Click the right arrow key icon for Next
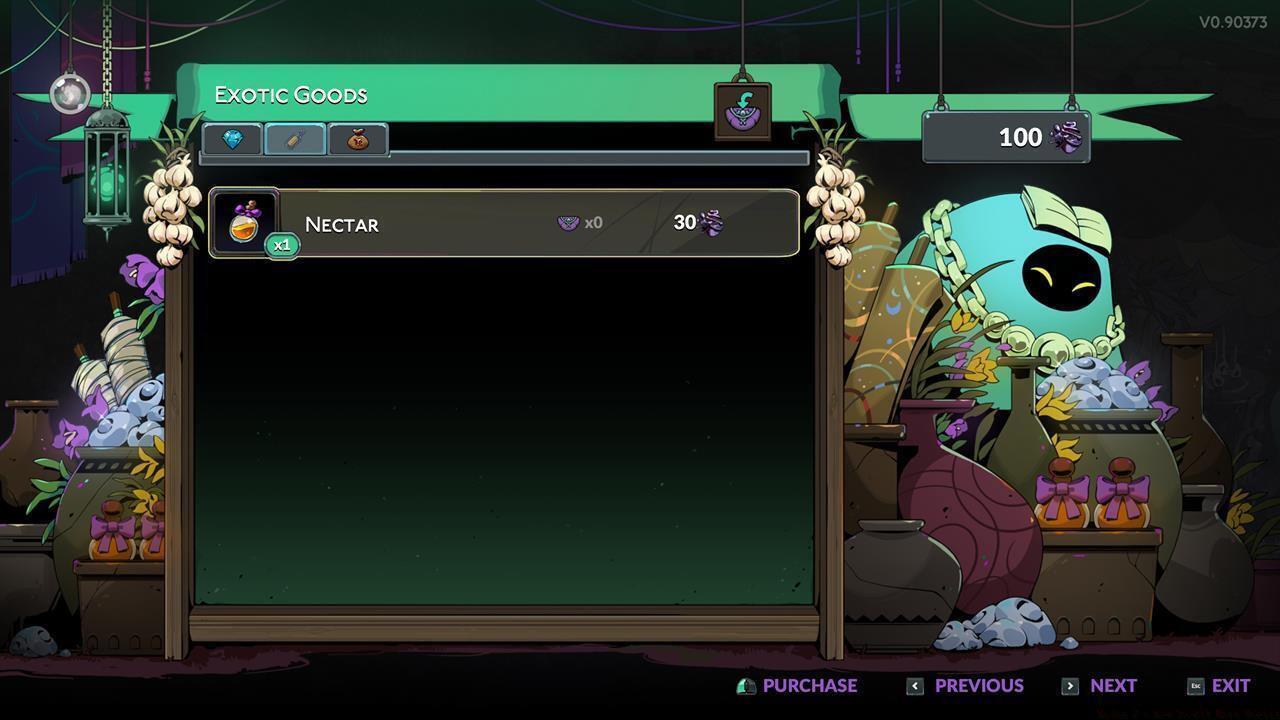Screen dimensions: 1280x720 coord(1070,686)
